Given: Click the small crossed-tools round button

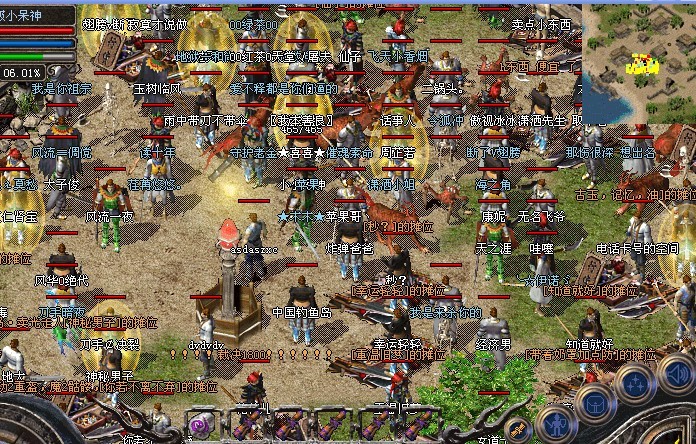Looking at the screenshot, I should pos(517,431).
